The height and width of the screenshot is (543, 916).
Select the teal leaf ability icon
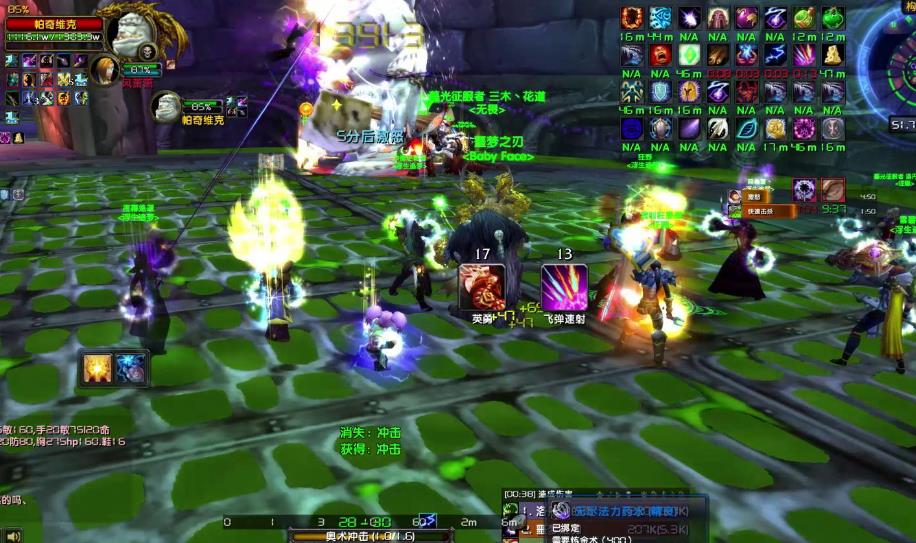[x=746, y=128]
